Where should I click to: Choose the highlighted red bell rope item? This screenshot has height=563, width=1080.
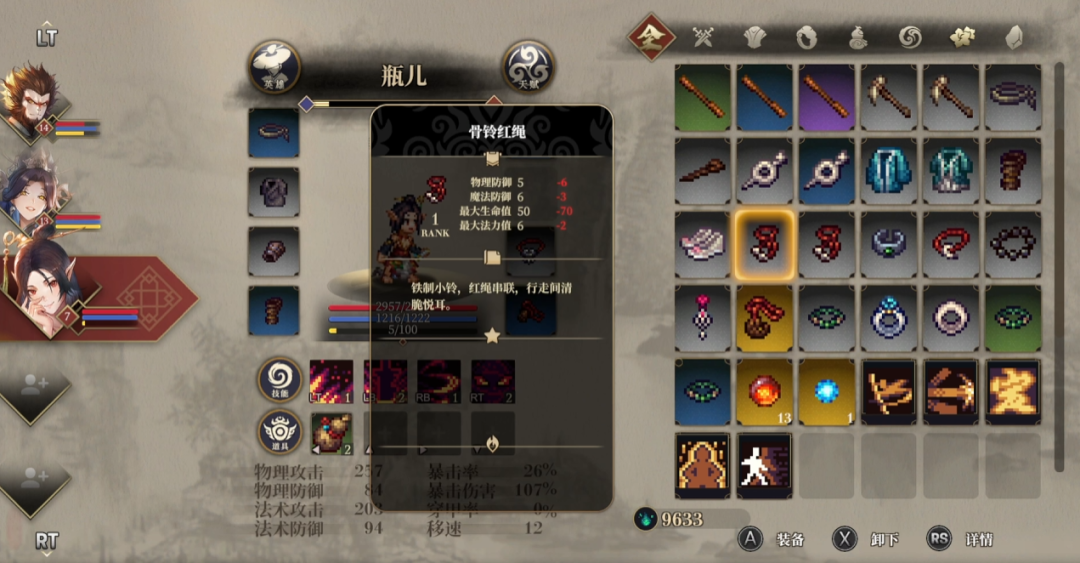pyautogui.click(x=765, y=245)
